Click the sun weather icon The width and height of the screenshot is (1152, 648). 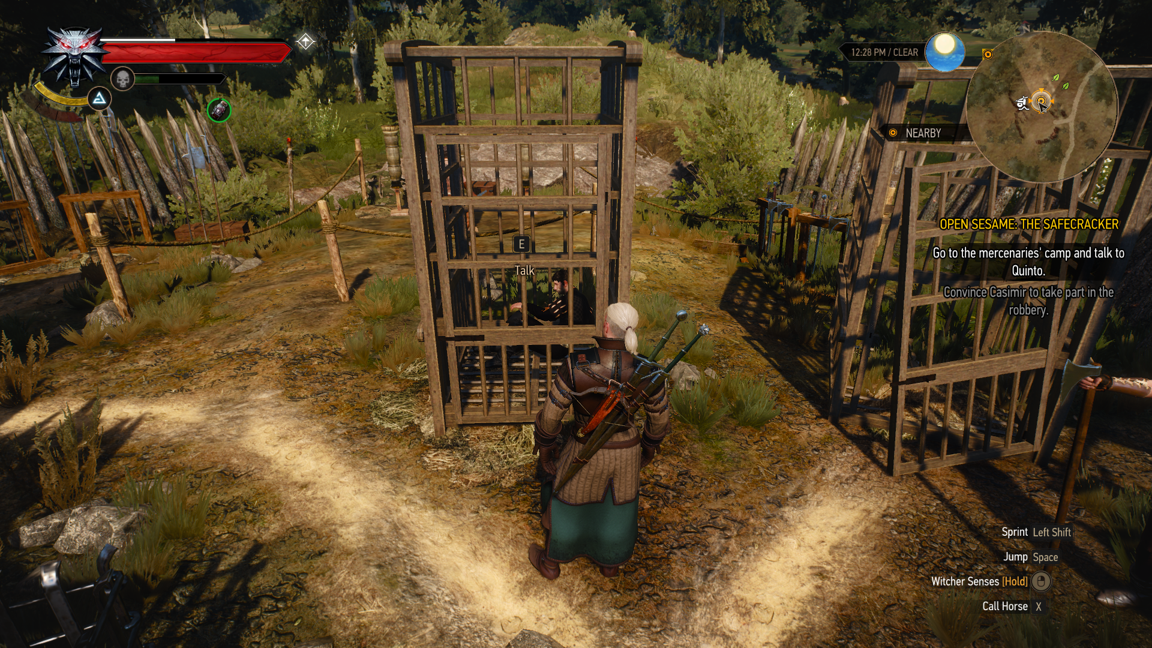click(944, 51)
